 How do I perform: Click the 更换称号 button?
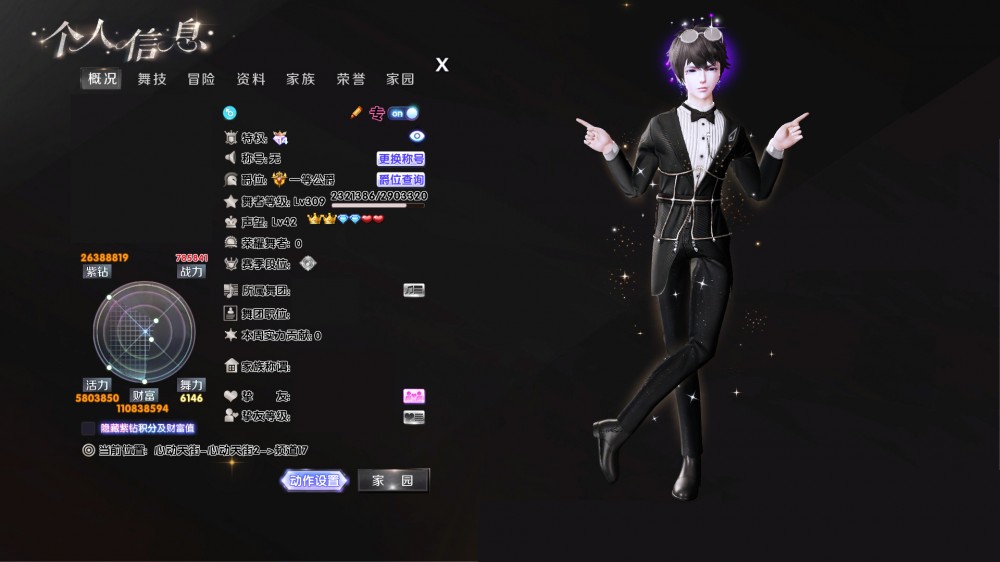click(401, 158)
